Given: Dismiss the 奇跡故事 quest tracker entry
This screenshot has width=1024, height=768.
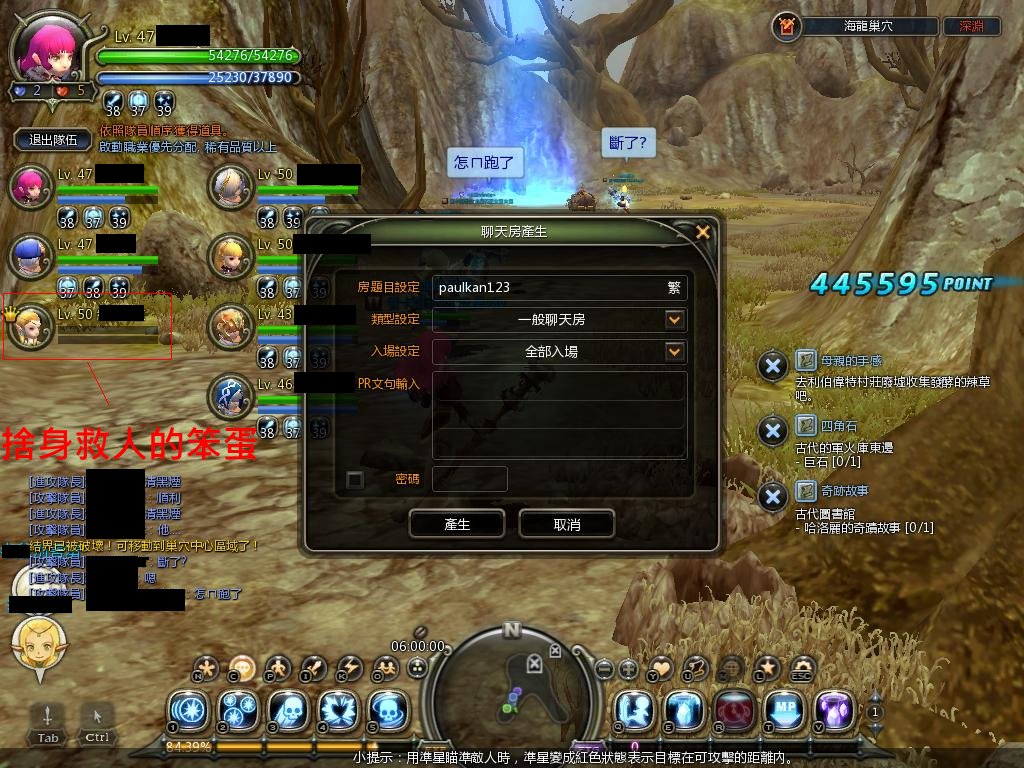Looking at the screenshot, I should [x=772, y=496].
